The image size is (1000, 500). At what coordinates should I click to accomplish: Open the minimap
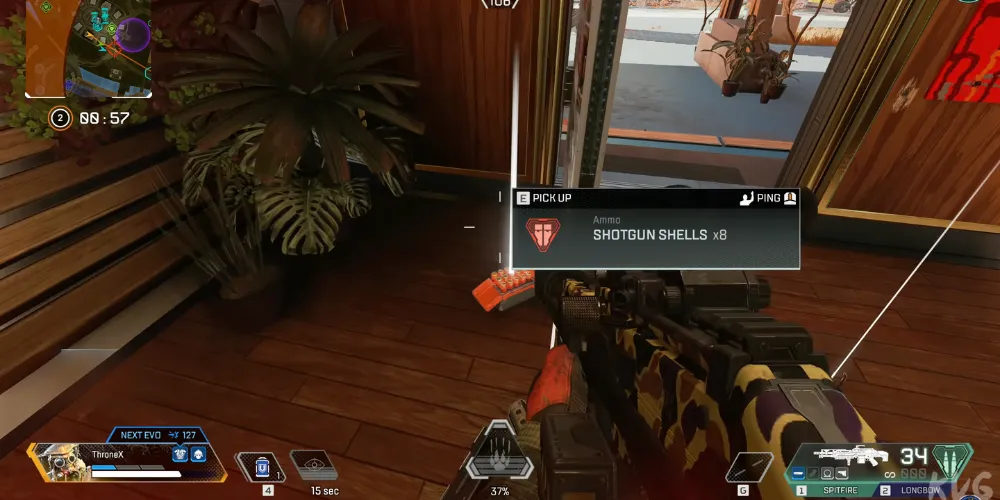88,48
